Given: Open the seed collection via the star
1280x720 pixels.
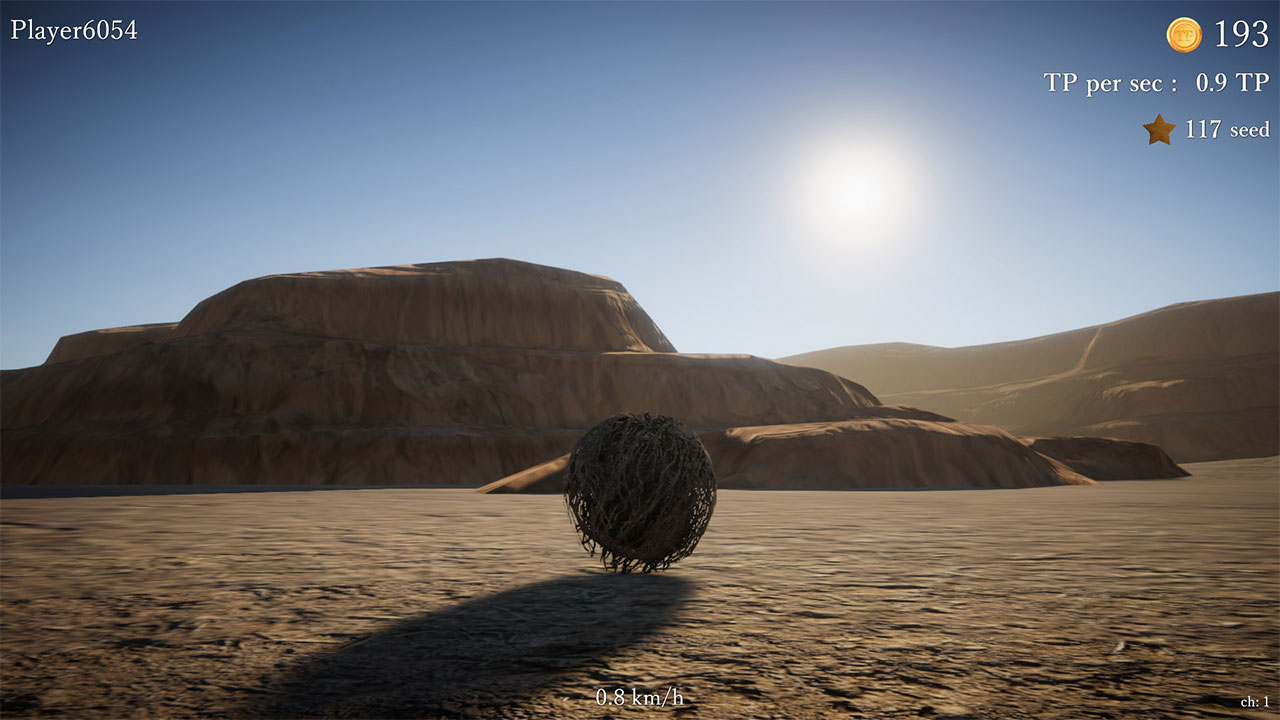Looking at the screenshot, I should (1159, 128).
